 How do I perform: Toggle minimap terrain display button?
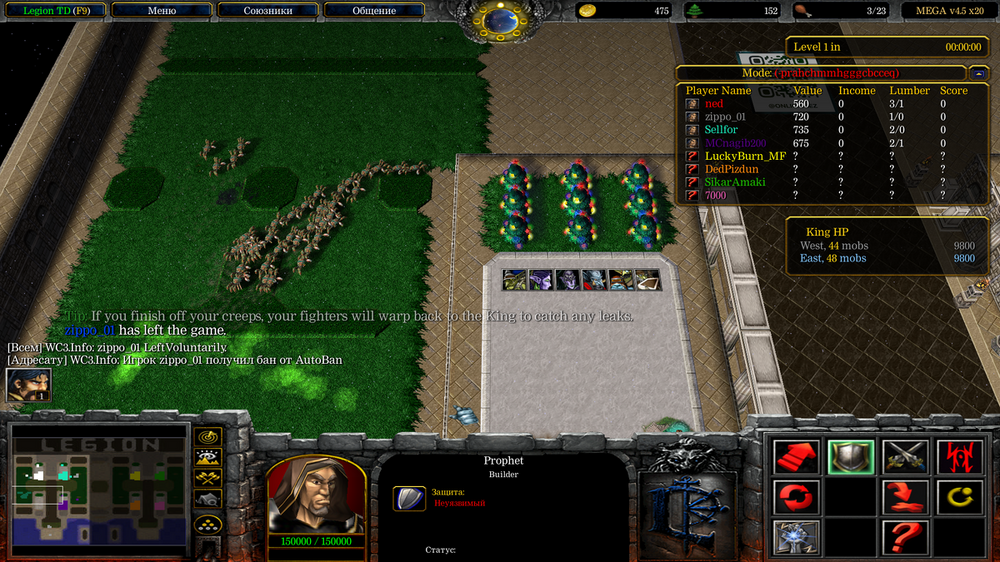tap(208, 458)
